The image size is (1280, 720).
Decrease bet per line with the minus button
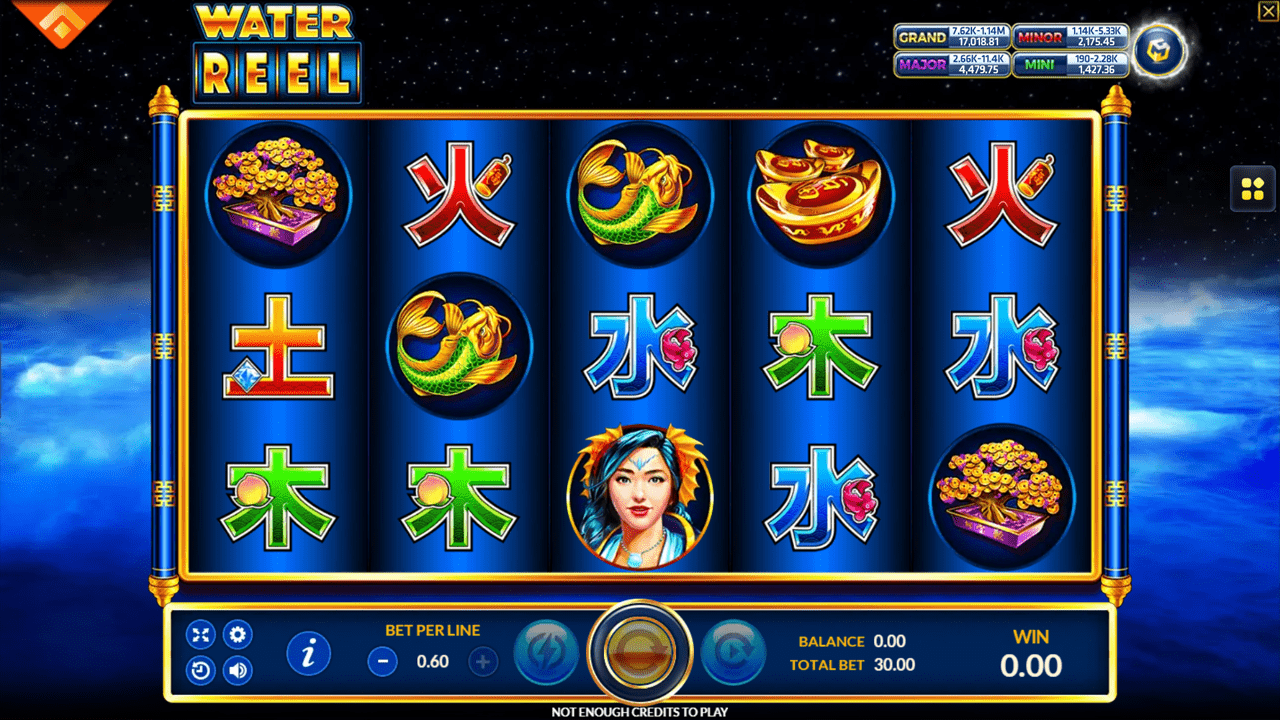point(382,661)
